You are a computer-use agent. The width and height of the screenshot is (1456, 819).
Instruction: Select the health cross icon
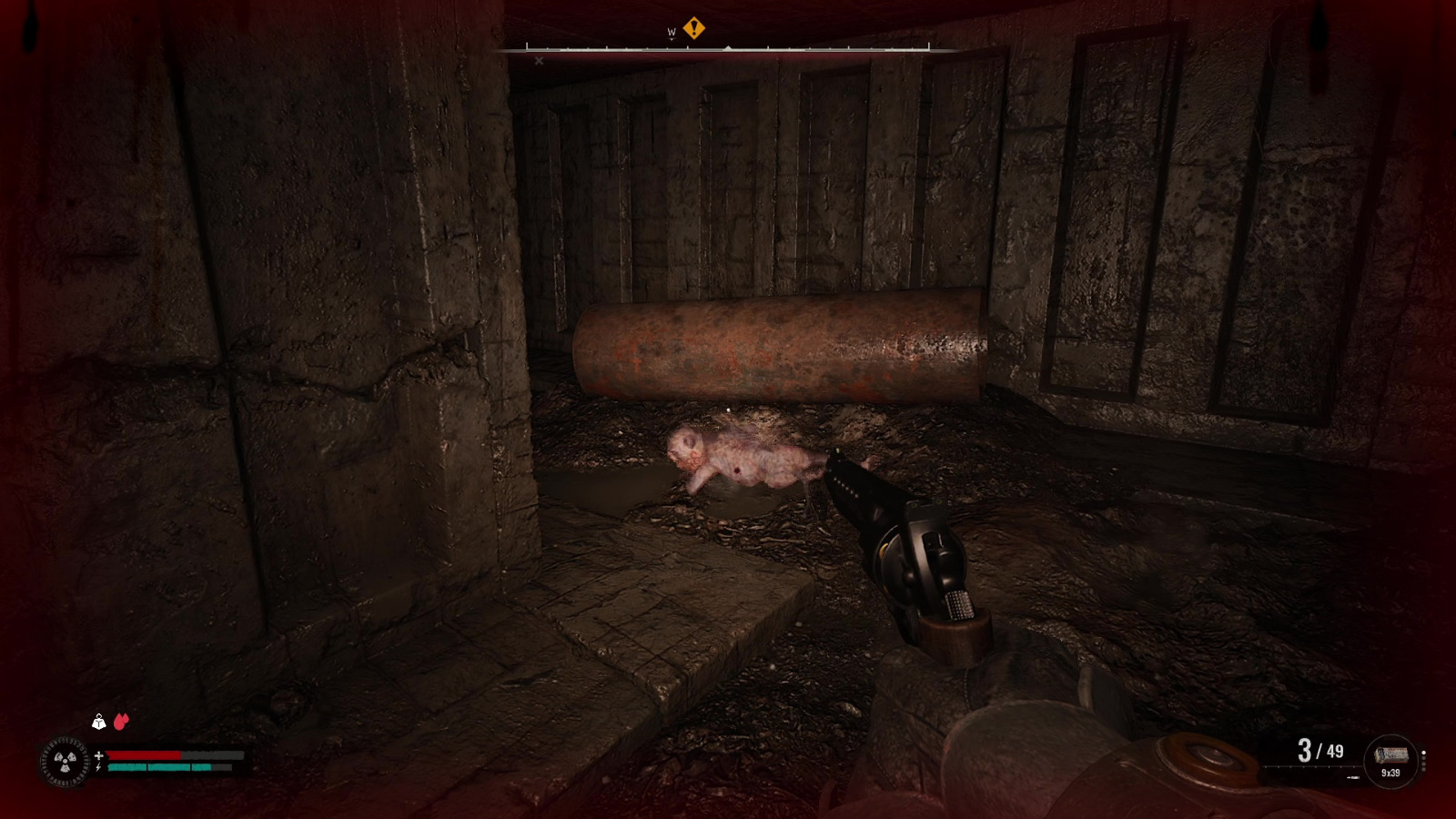click(x=98, y=756)
